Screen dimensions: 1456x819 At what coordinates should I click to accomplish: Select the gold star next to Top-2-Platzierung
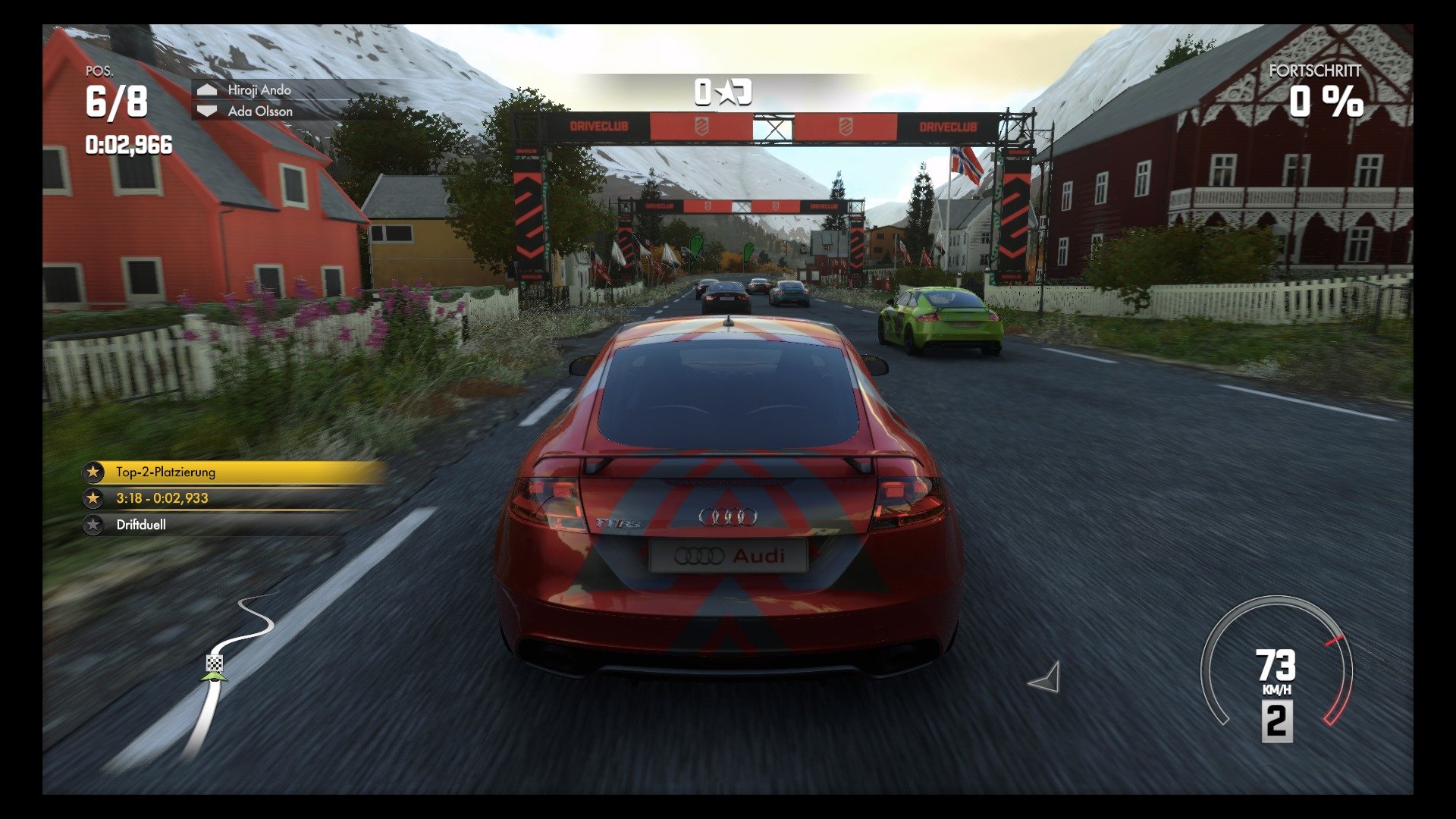(x=93, y=472)
